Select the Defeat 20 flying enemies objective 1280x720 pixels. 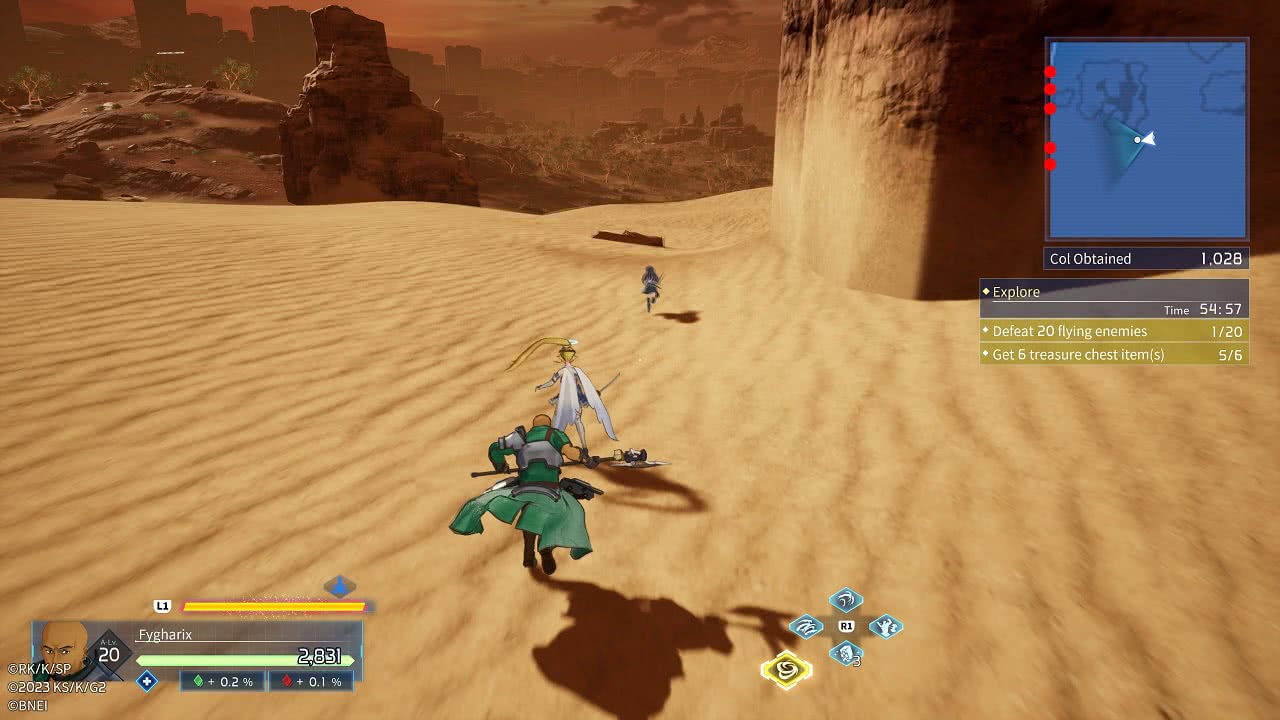(1114, 331)
